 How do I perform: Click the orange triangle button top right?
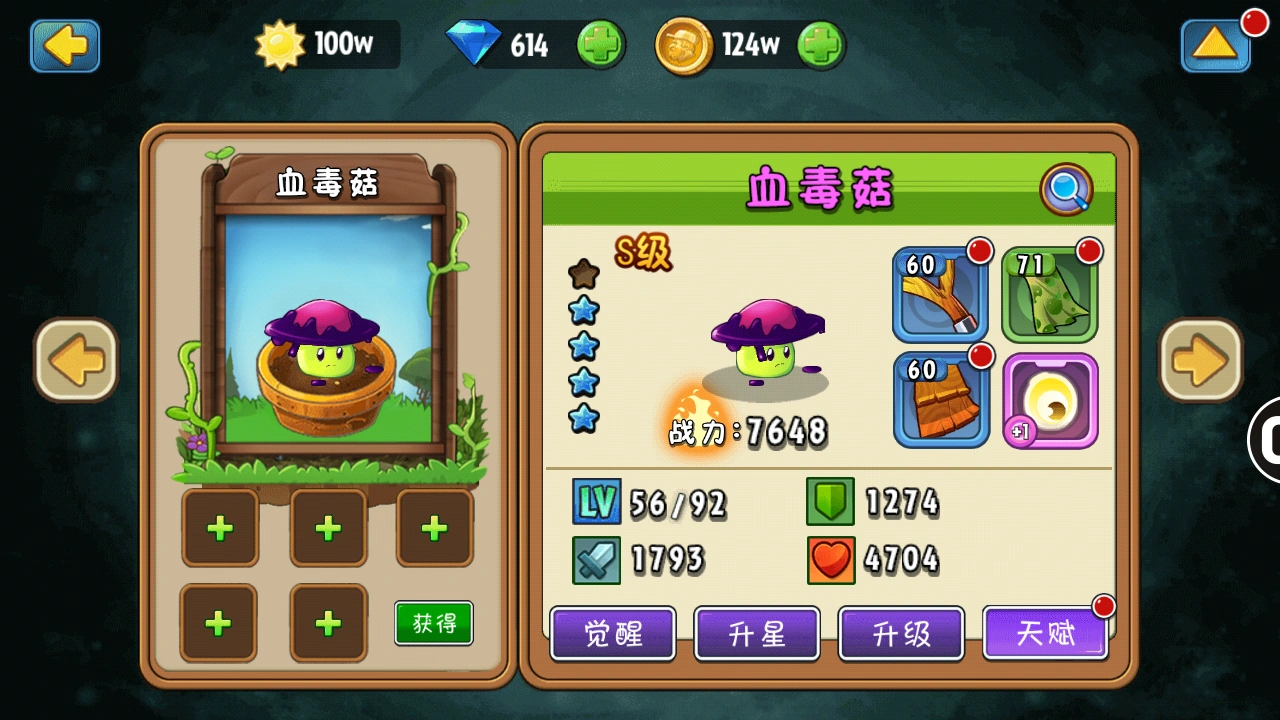coord(1216,46)
